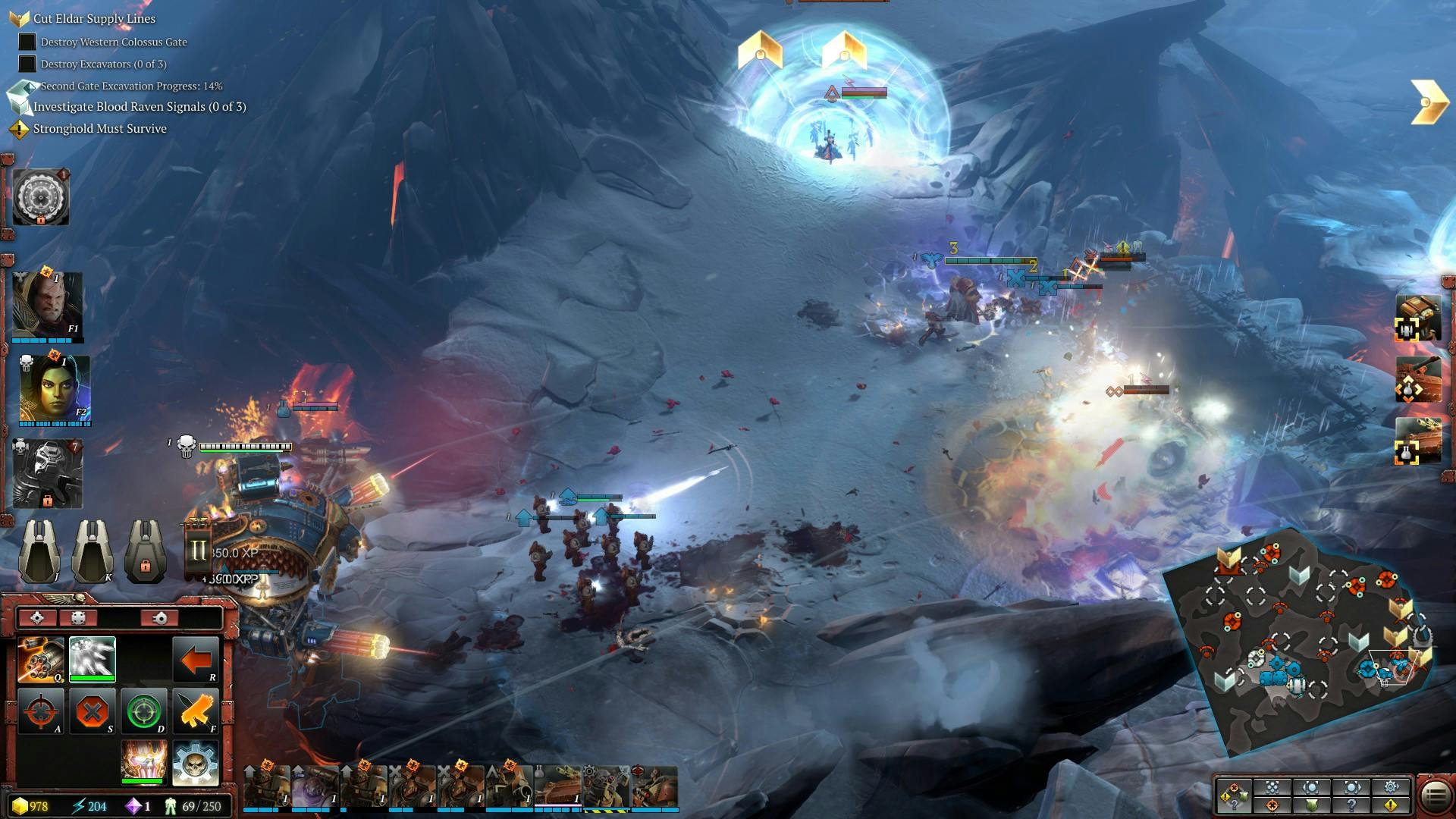Click the gold chevron arrow at right edge
The width and height of the screenshot is (1456, 819).
point(1429,102)
